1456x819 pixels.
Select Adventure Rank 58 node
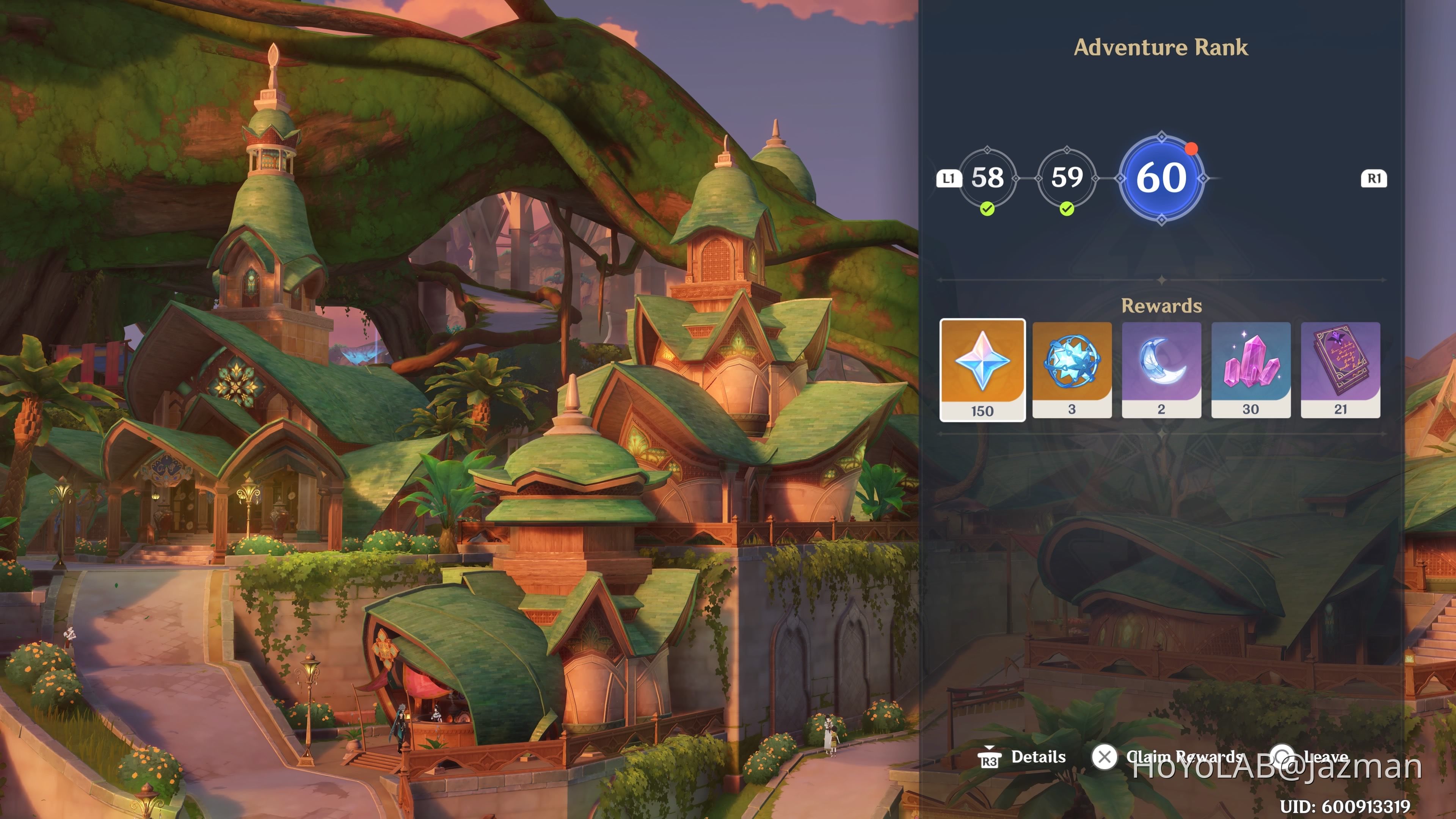(987, 177)
